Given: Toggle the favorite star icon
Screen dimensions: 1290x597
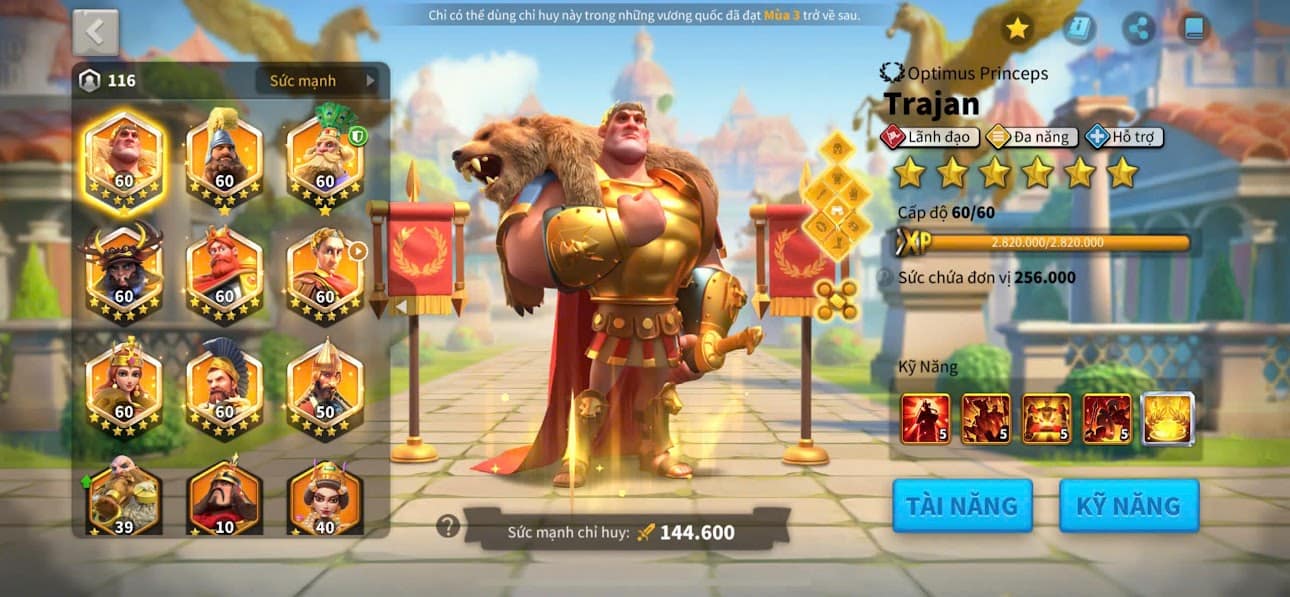Looking at the screenshot, I should point(1017,29).
